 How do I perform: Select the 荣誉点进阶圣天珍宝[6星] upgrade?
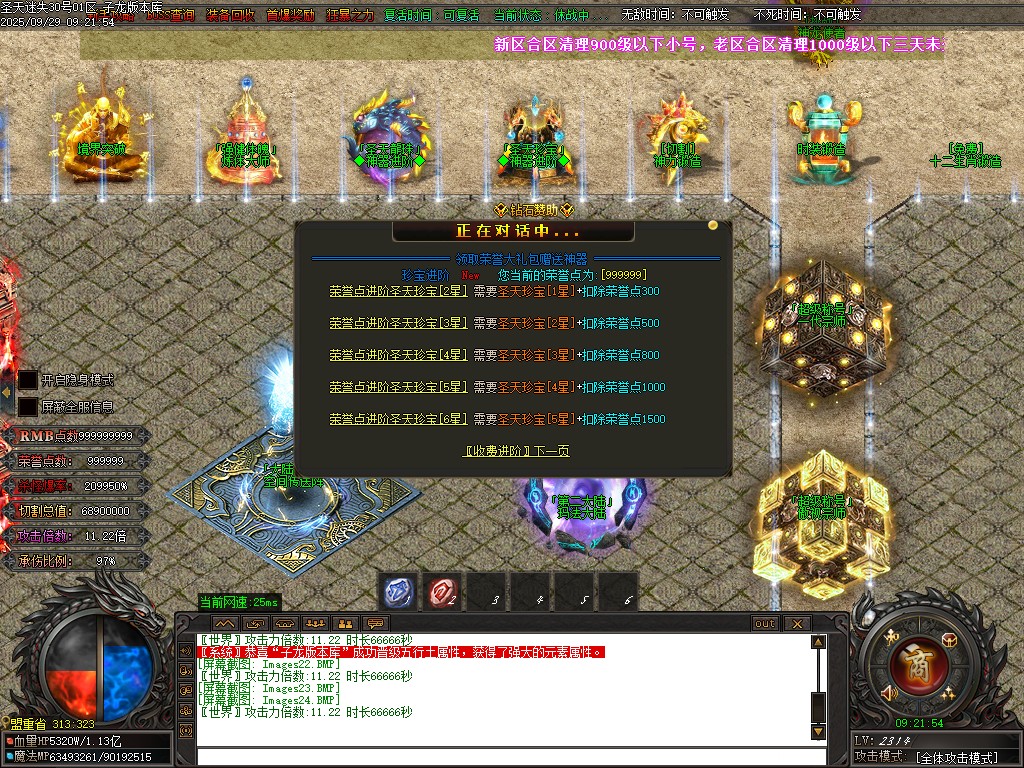[x=398, y=419]
